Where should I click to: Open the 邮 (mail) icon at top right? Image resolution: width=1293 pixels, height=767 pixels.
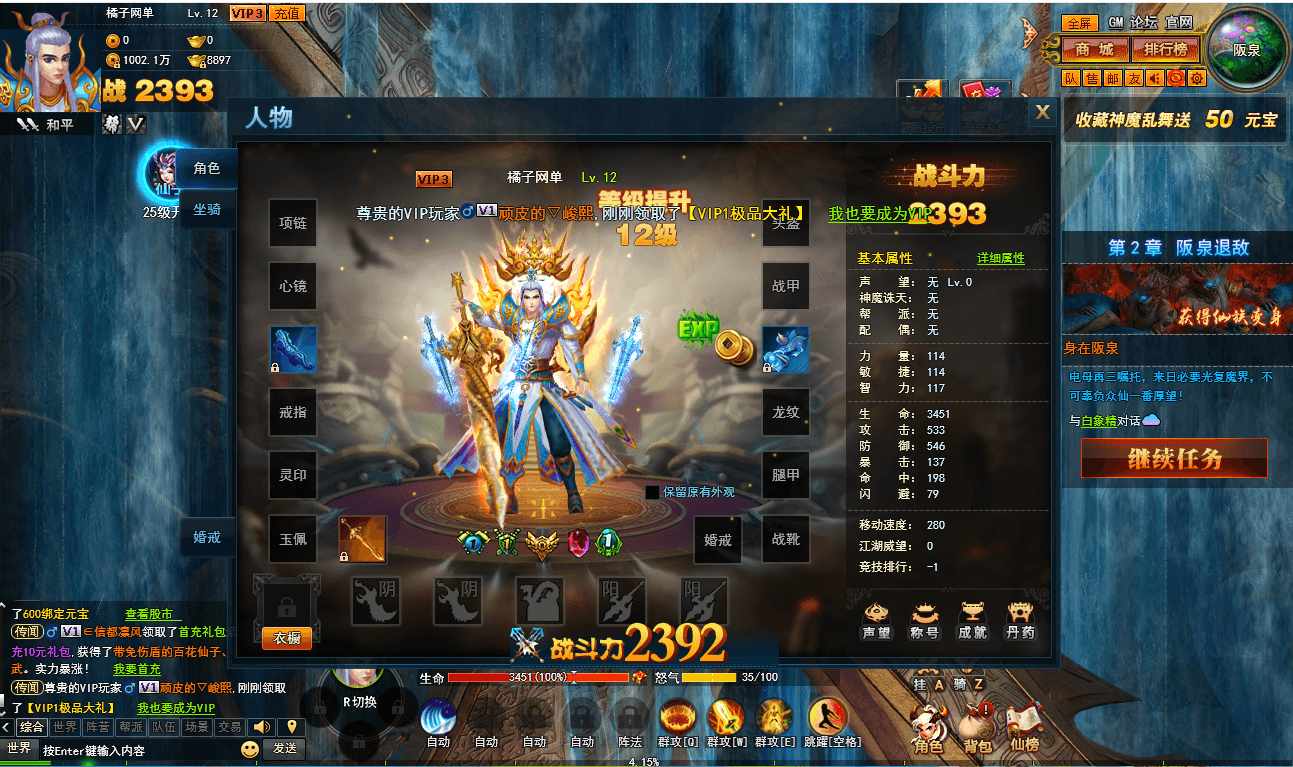1113,78
